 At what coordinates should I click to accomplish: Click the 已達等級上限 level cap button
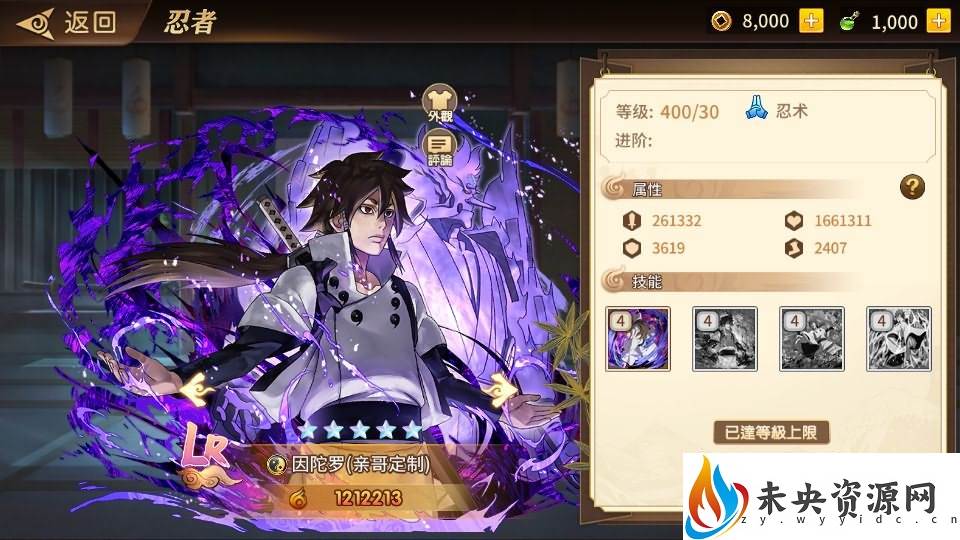(772, 433)
